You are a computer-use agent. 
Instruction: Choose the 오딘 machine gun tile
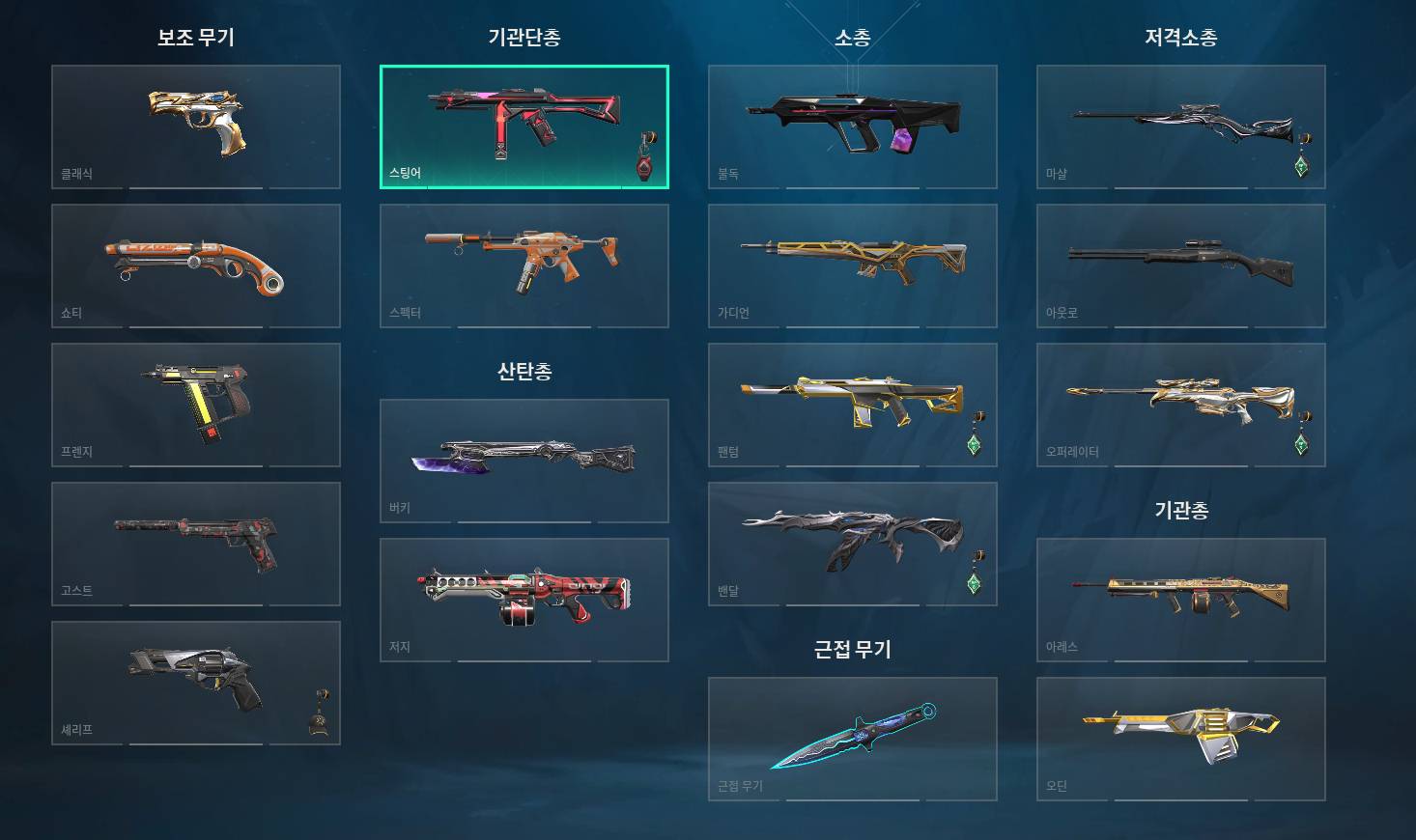tap(1181, 739)
